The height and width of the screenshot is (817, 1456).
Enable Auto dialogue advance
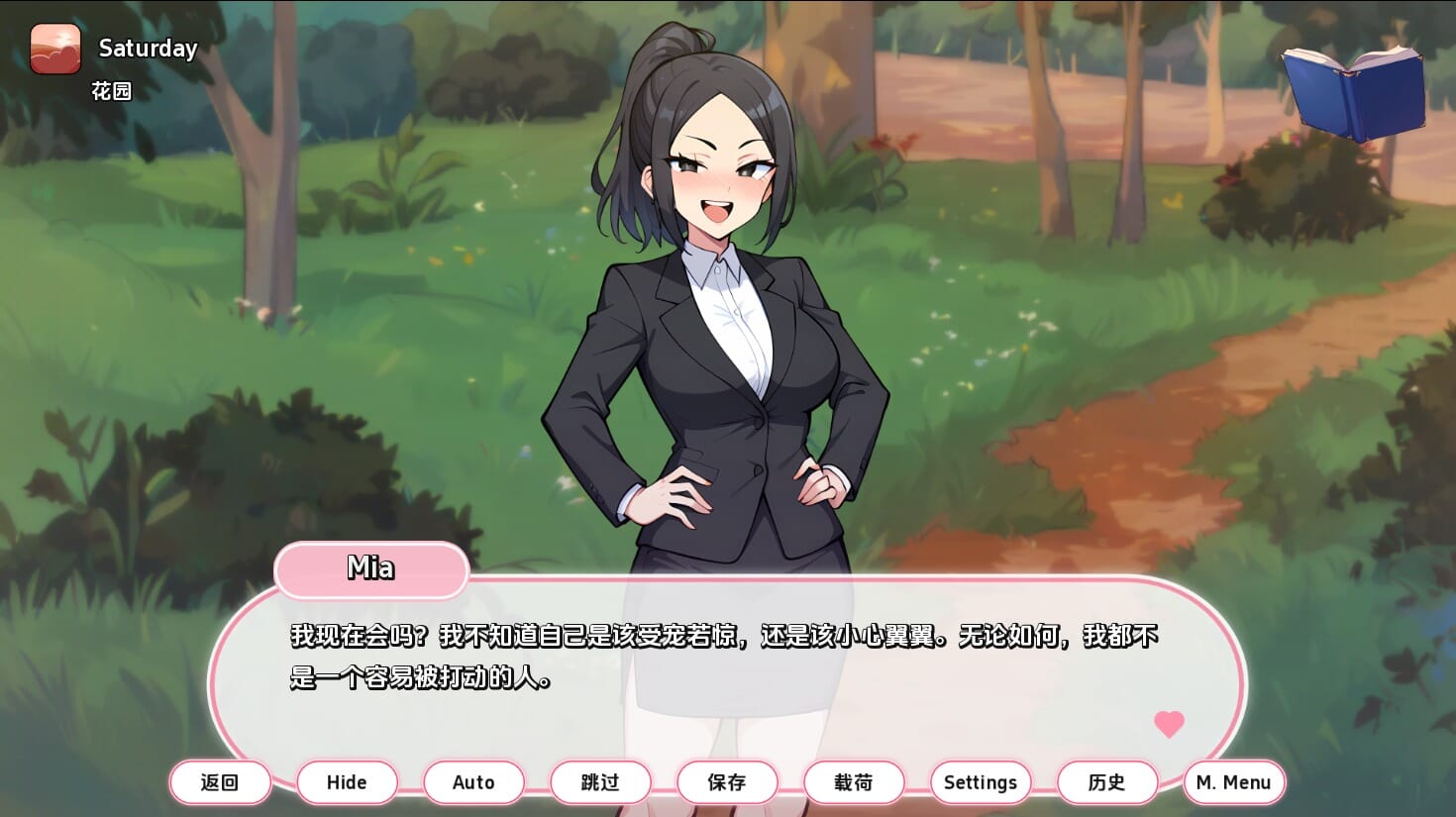click(473, 782)
